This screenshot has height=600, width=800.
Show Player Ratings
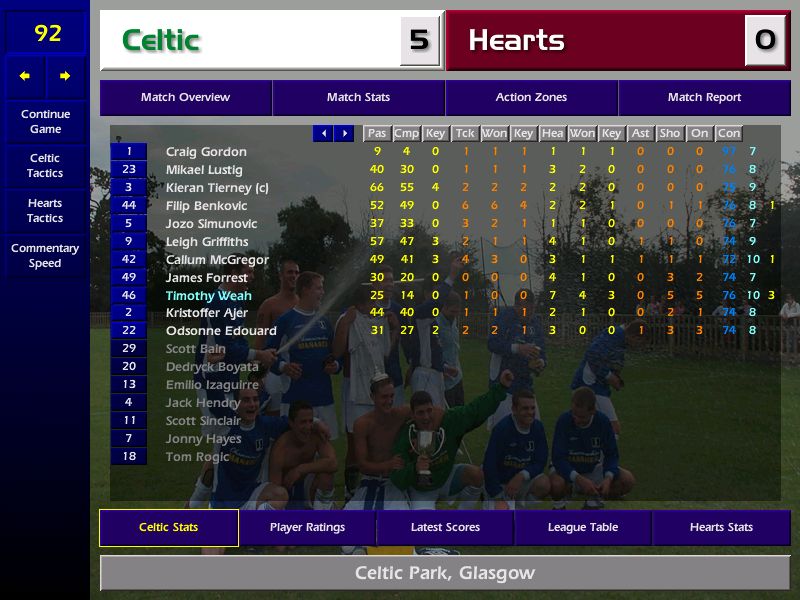pyautogui.click(x=307, y=528)
